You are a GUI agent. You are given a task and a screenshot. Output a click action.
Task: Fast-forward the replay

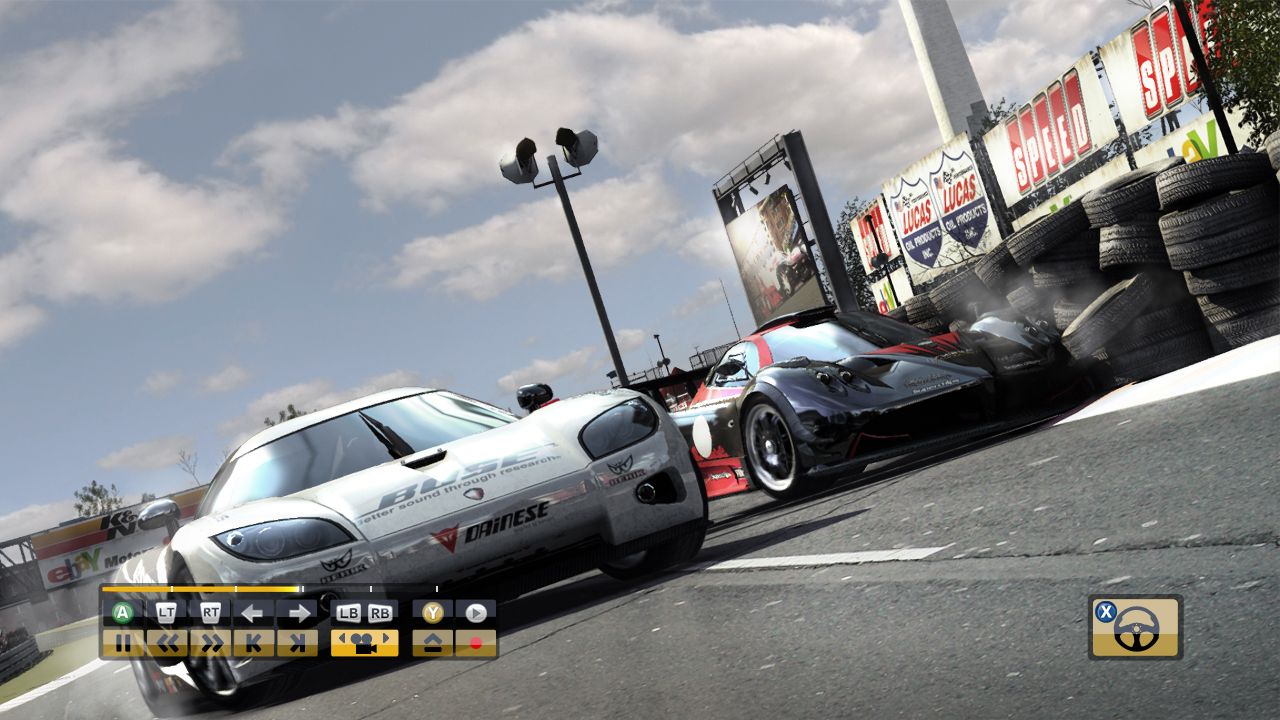click(x=213, y=642)
